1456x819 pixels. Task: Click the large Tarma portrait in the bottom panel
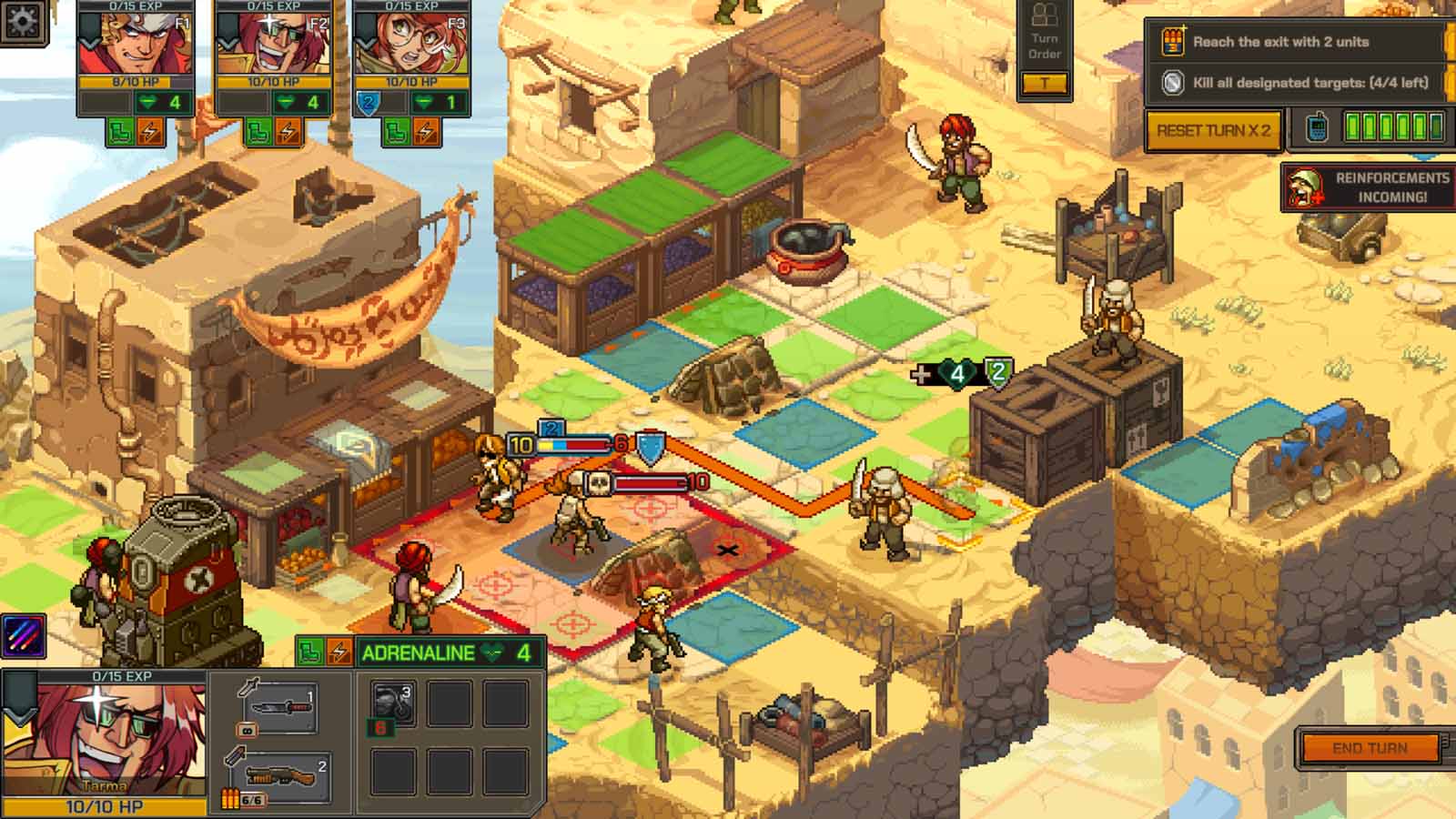click(x=104, y=737)
